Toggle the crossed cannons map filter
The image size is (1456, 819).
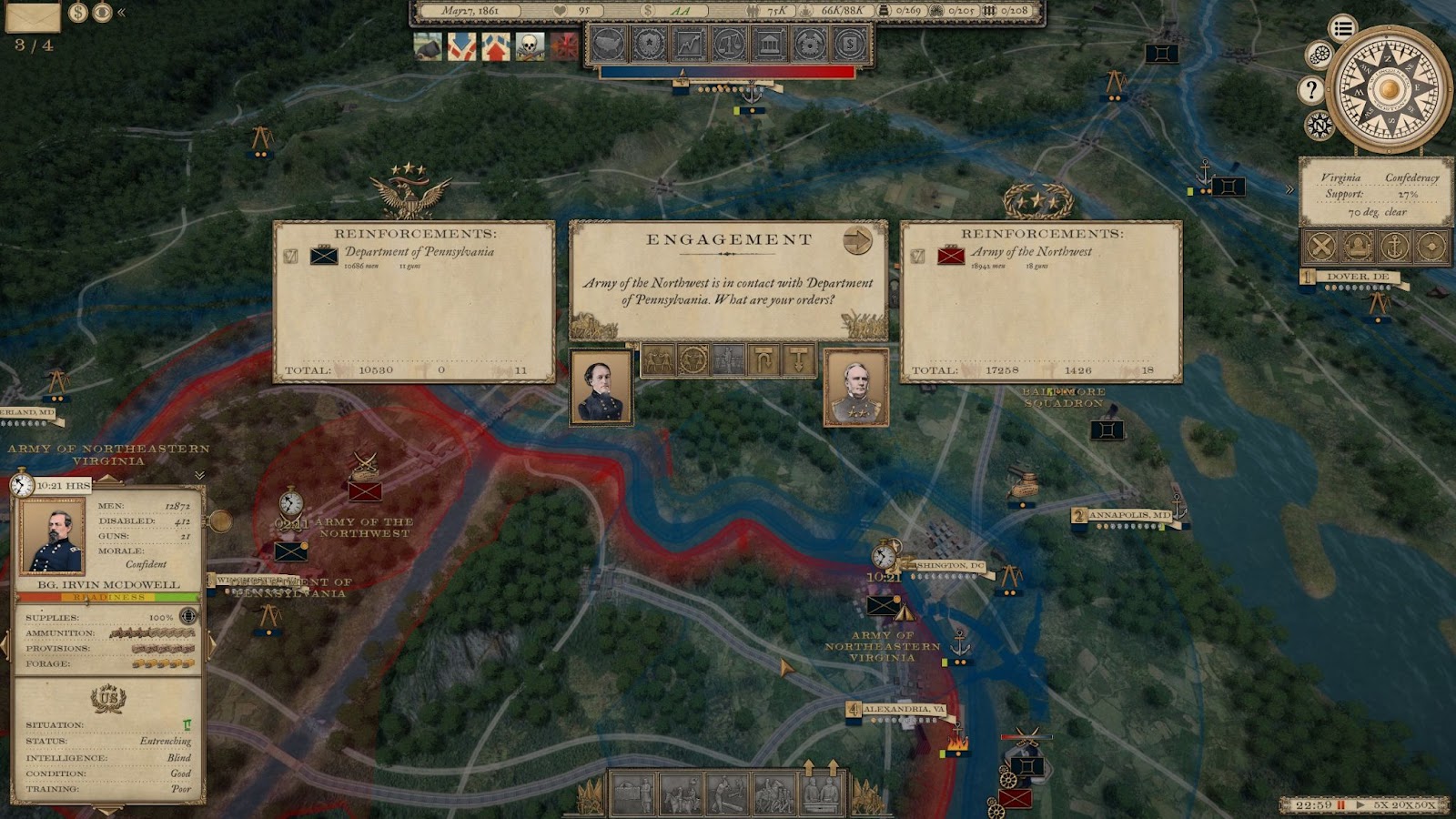click(1321, 246)
